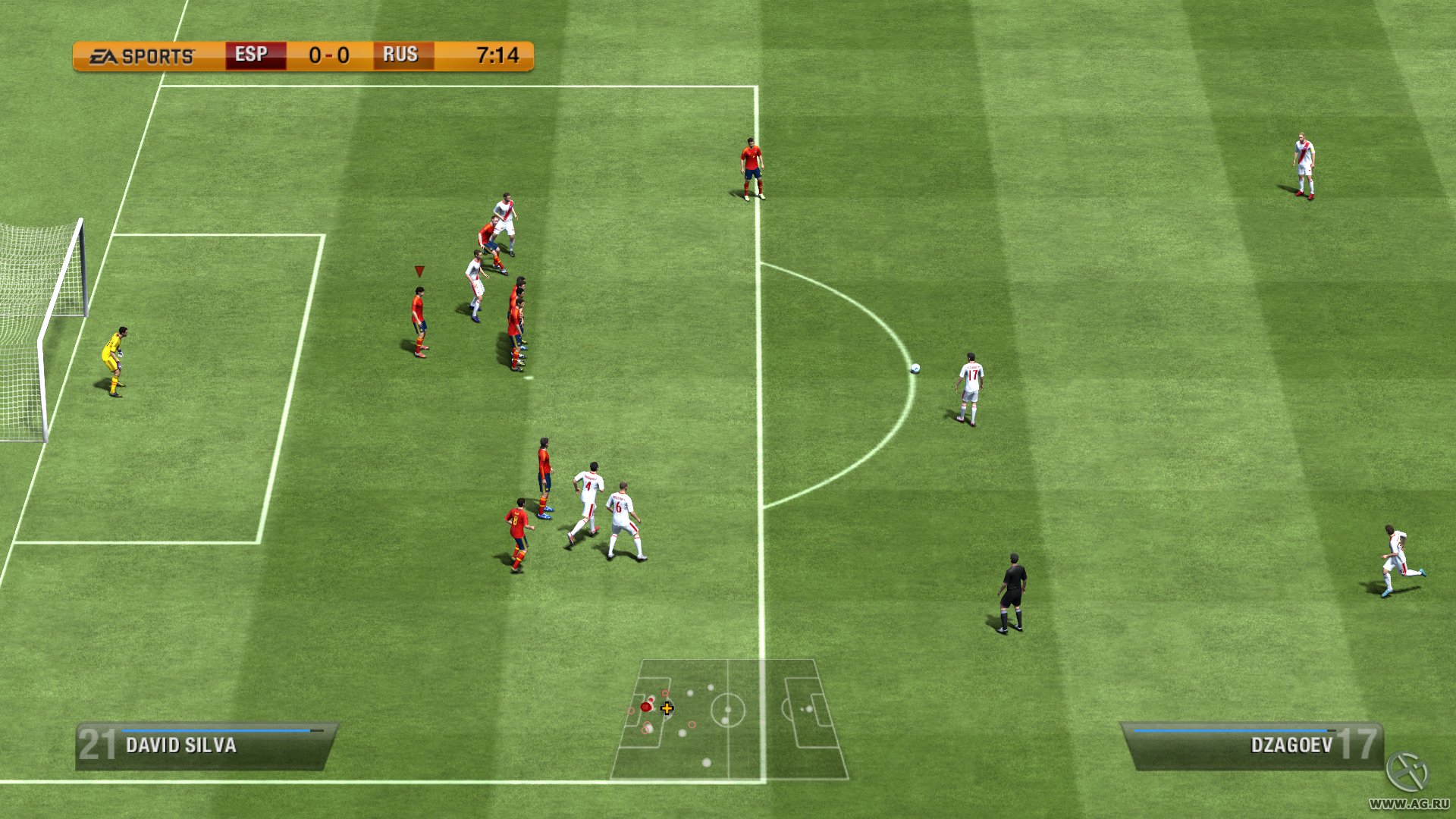The image size is (1456, 819).
Task: Select the RUS team badge on the scoreboard
Action: click(403, 55)
